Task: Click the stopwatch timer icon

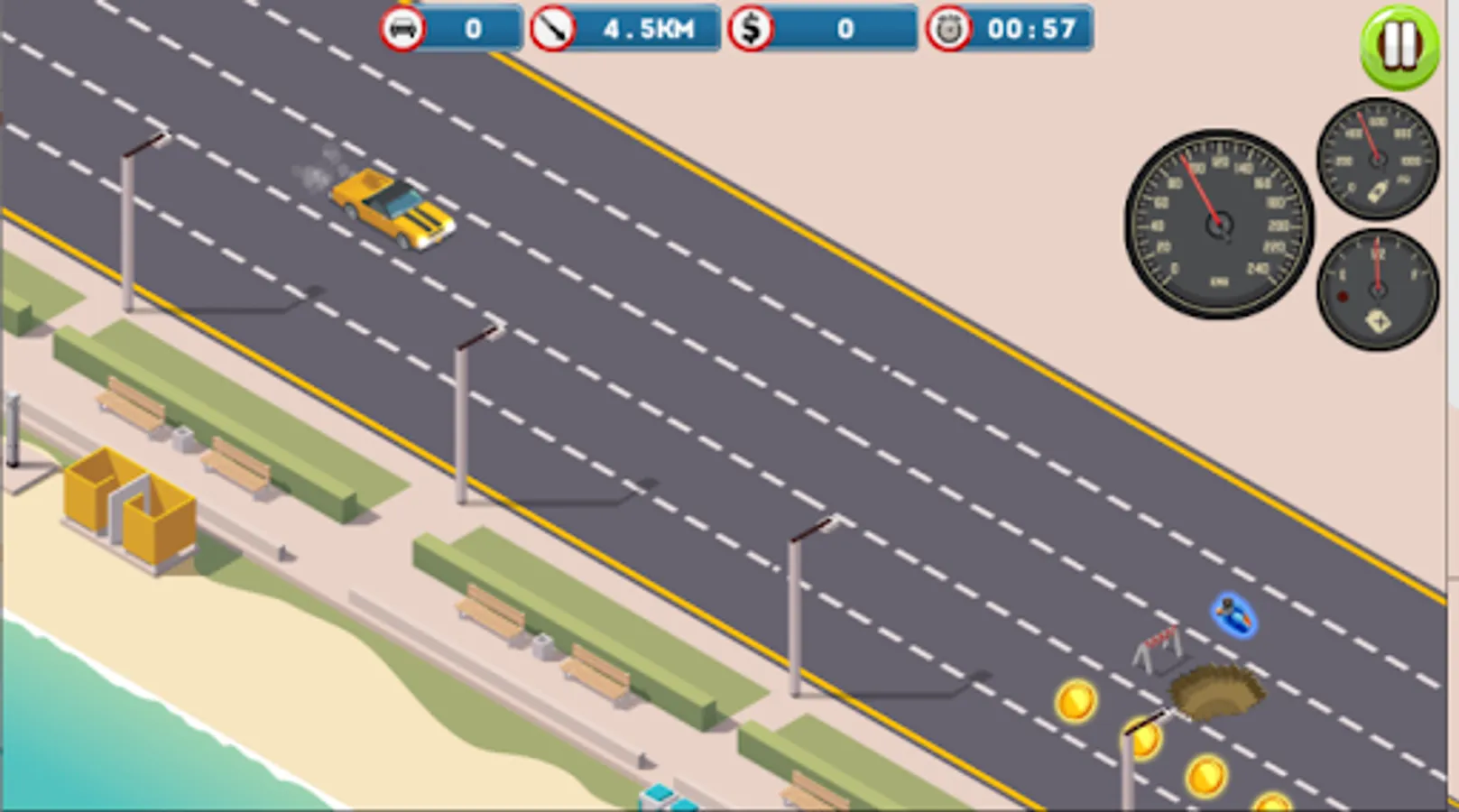Action: point(947,29)
